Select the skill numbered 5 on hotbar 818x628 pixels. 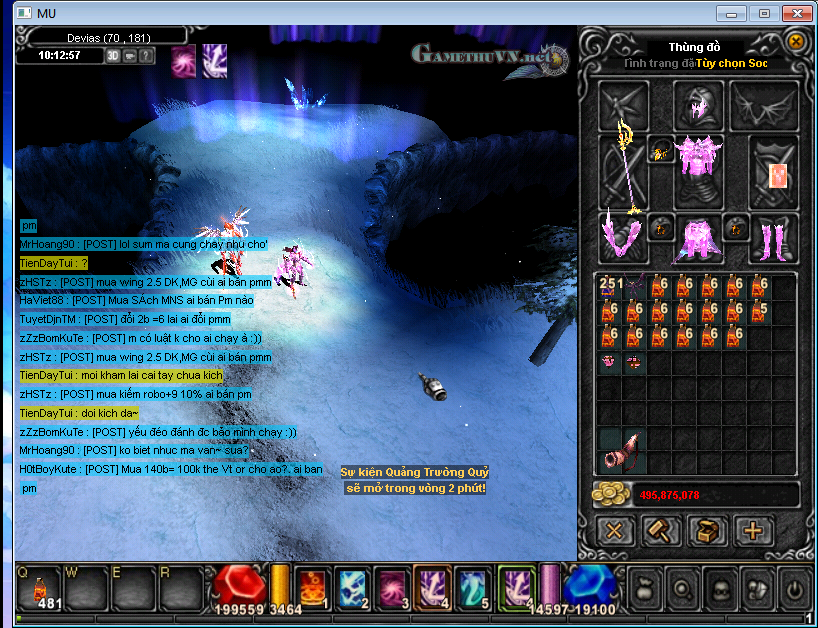click(472, 587)
